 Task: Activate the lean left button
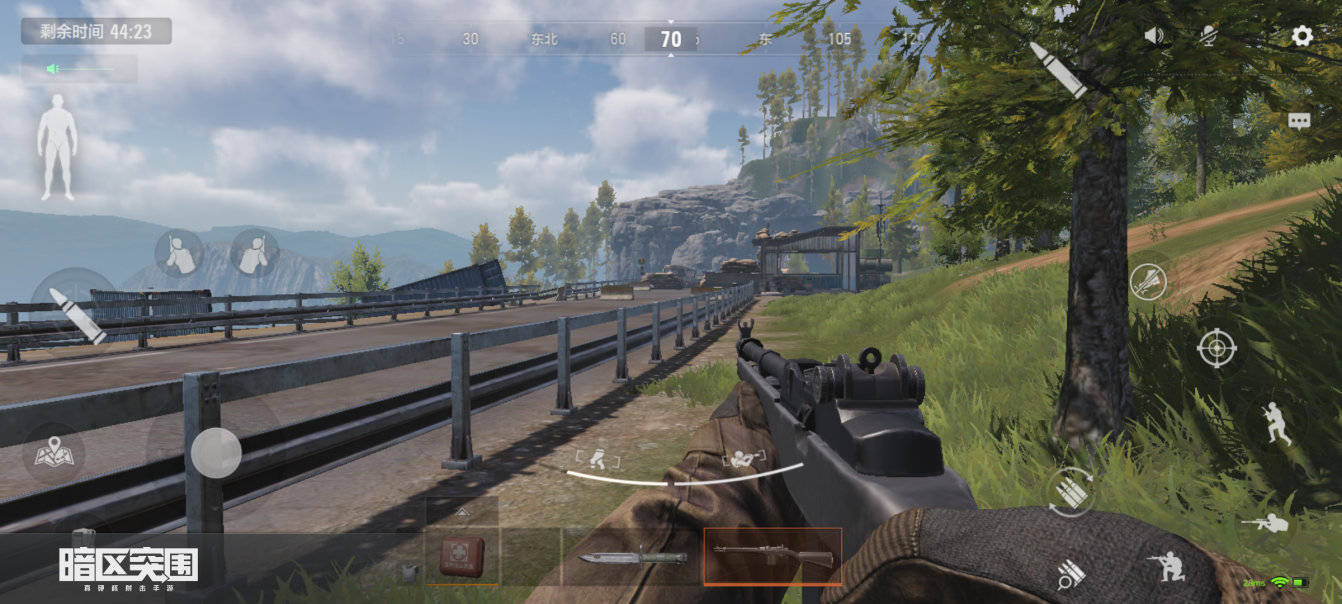click(179, 252)
